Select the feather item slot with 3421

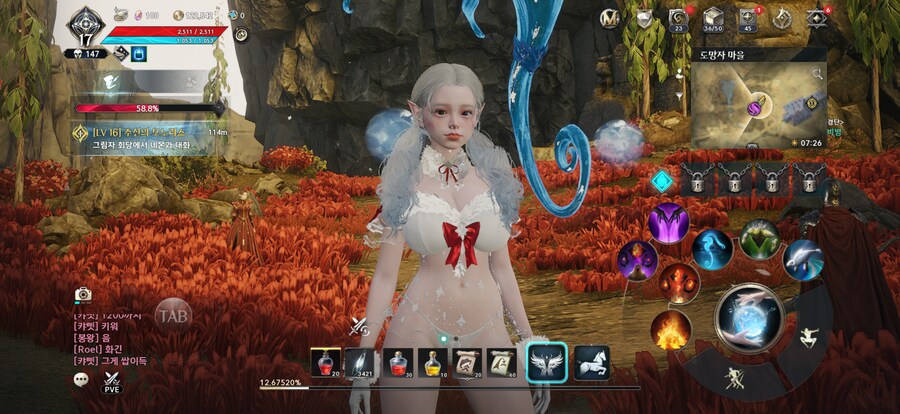pyautogui.click(x=359, y=362)
